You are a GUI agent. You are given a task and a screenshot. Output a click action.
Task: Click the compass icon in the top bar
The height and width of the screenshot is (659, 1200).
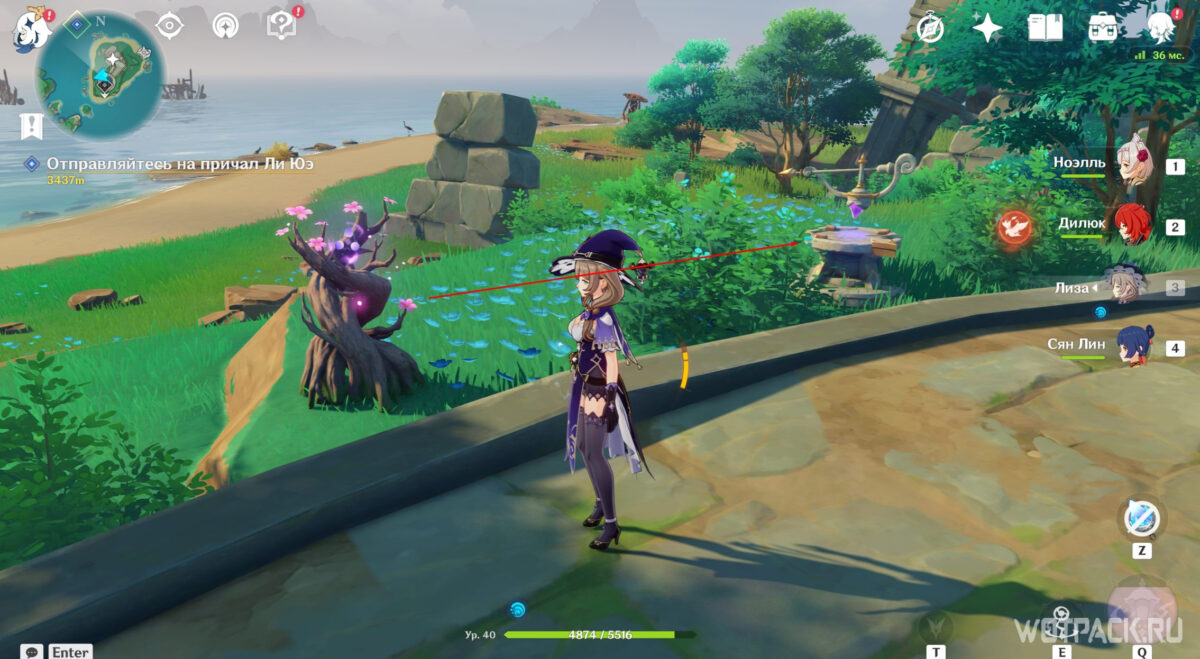point(930,27)
